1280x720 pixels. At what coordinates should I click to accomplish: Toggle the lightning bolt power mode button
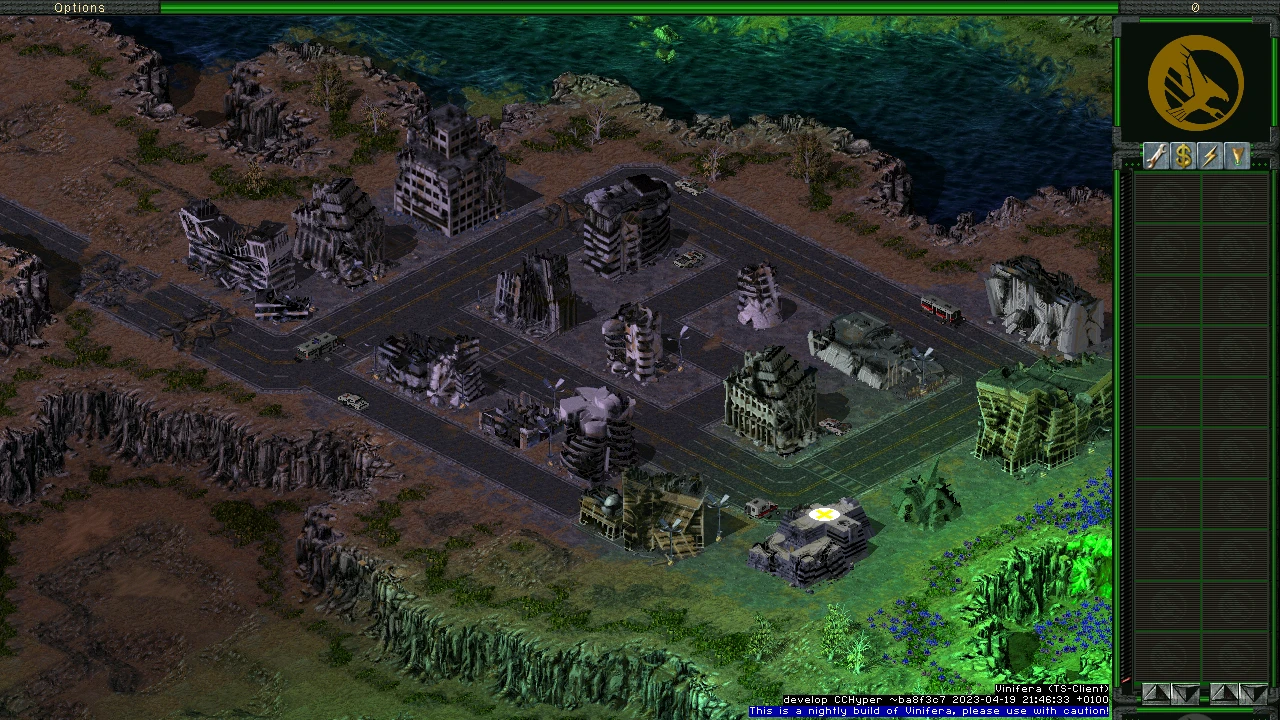[1211, 156]
